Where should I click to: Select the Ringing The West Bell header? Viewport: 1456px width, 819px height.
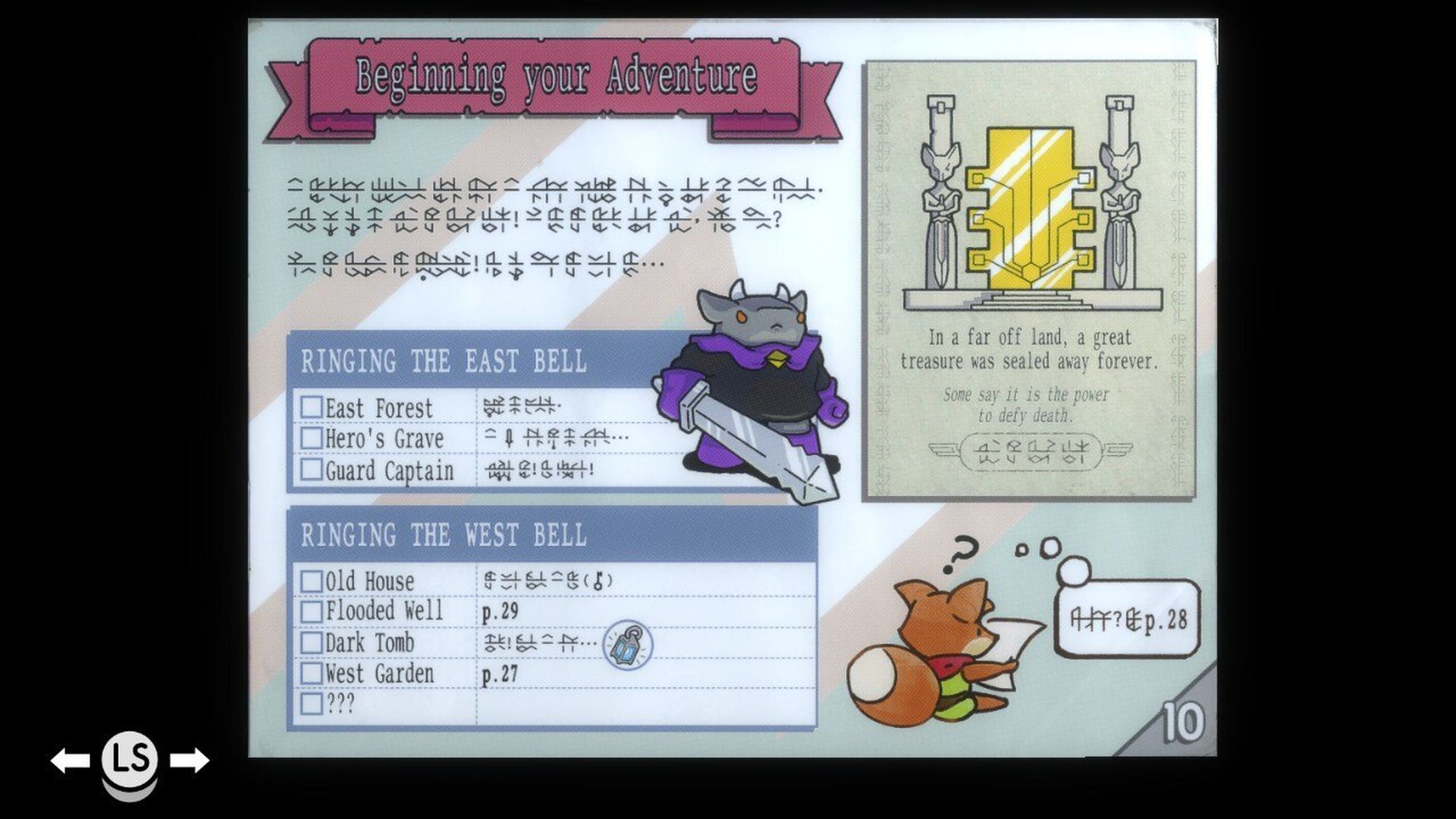(x=444, y=534)
